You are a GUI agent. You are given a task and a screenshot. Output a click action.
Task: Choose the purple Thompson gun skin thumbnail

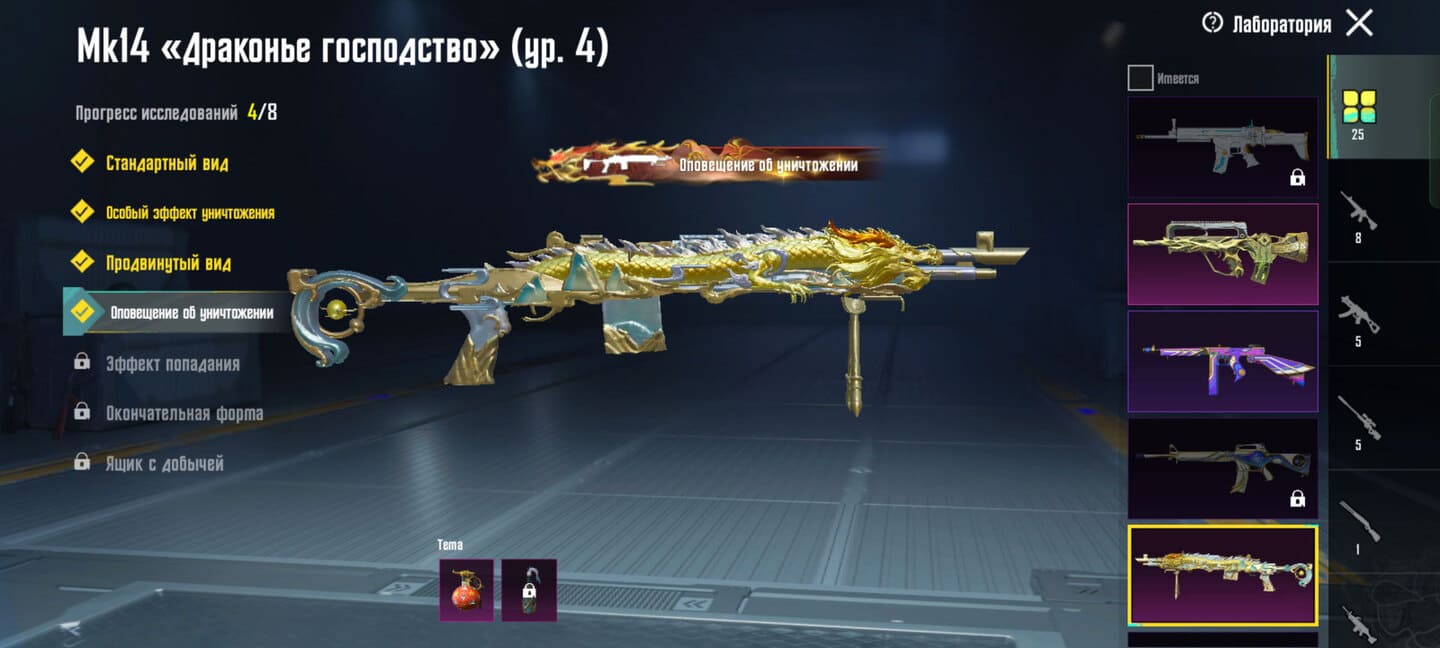(1222, 361)
